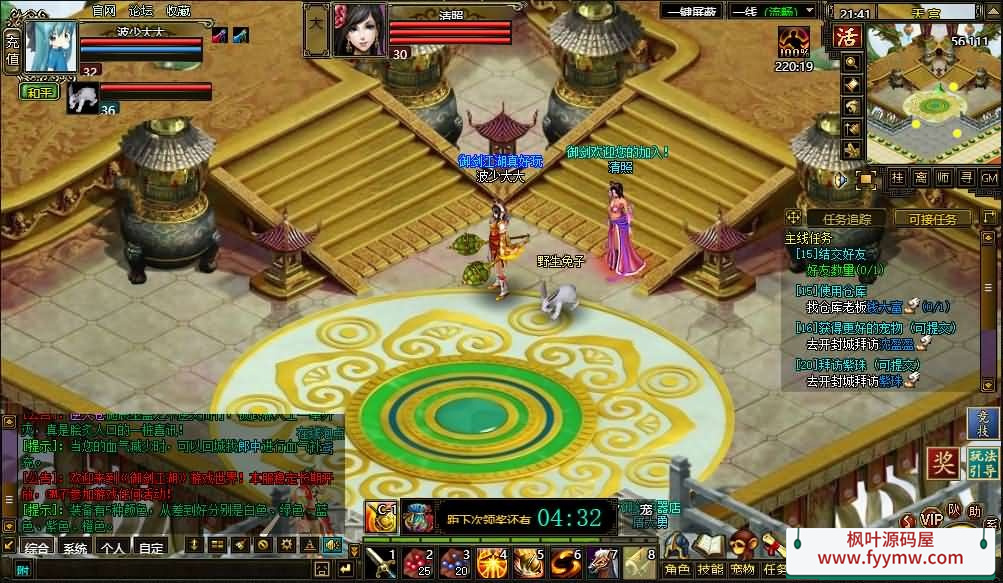Open the 技能 skills menu button
This screenshot has width=1003, height=583.
click(x=710, y=568)
